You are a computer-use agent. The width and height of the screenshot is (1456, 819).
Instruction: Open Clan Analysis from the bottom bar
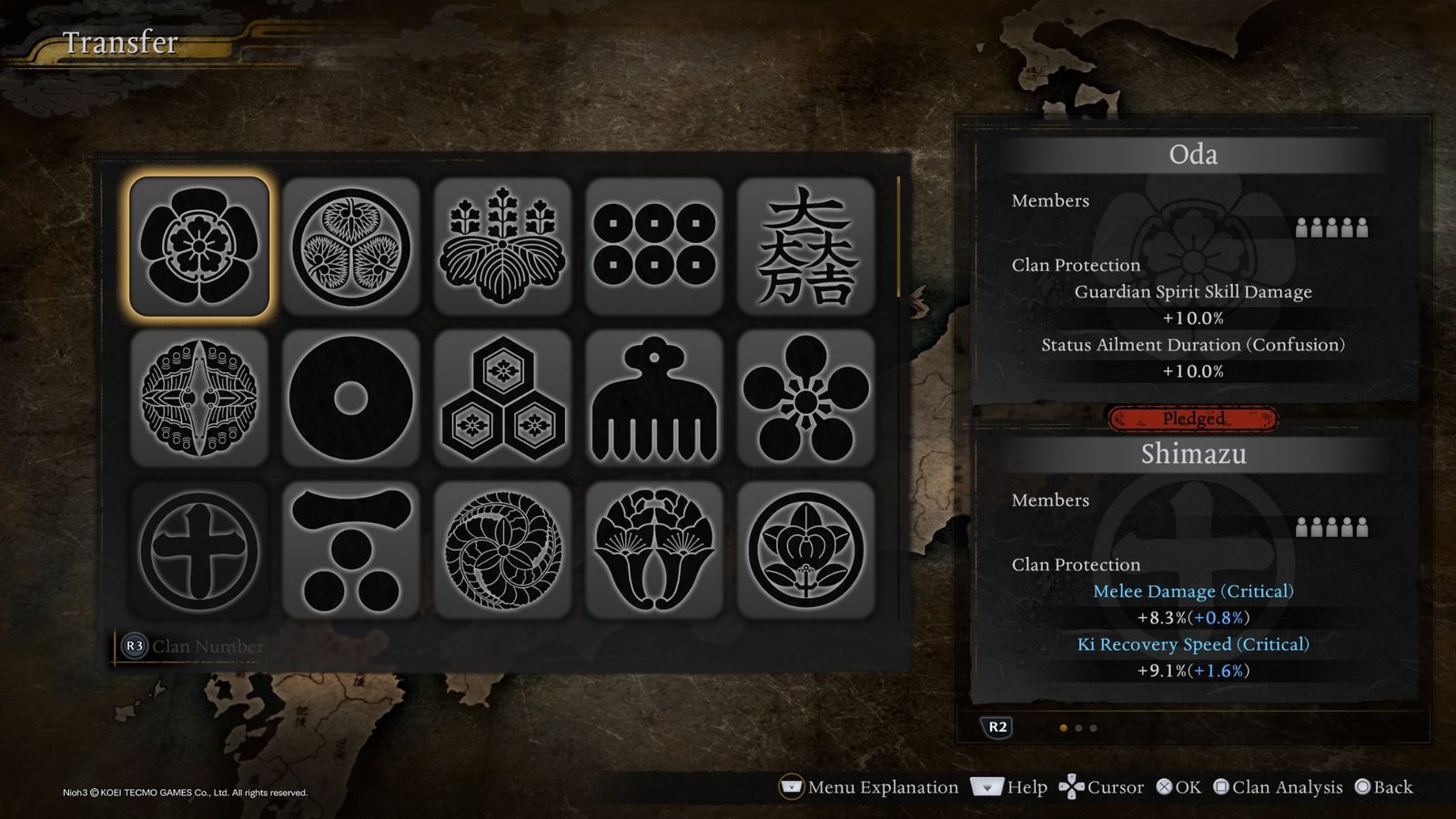tap(1278, 786)
